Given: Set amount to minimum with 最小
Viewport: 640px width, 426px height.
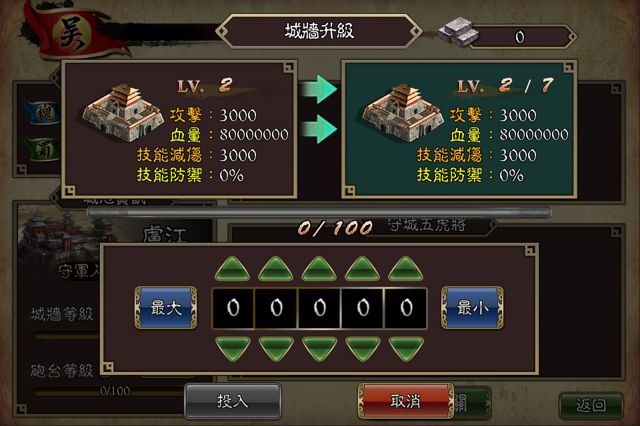Looking at the screenshot, I should tap(472, 308).
